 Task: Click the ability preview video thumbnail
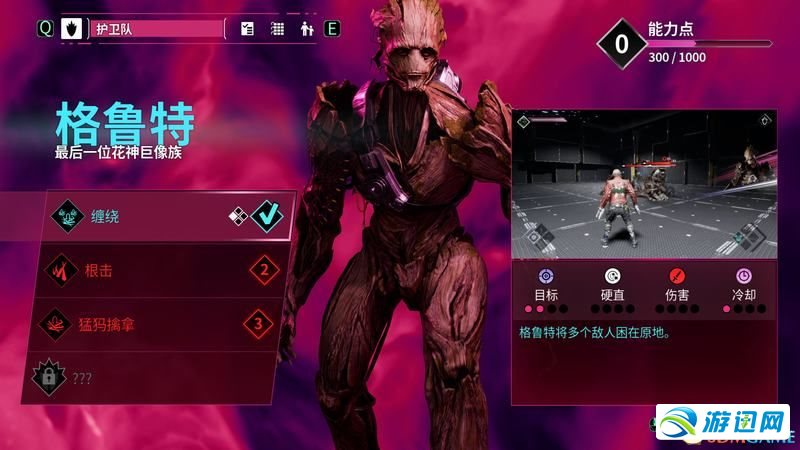tap(644, 183)
